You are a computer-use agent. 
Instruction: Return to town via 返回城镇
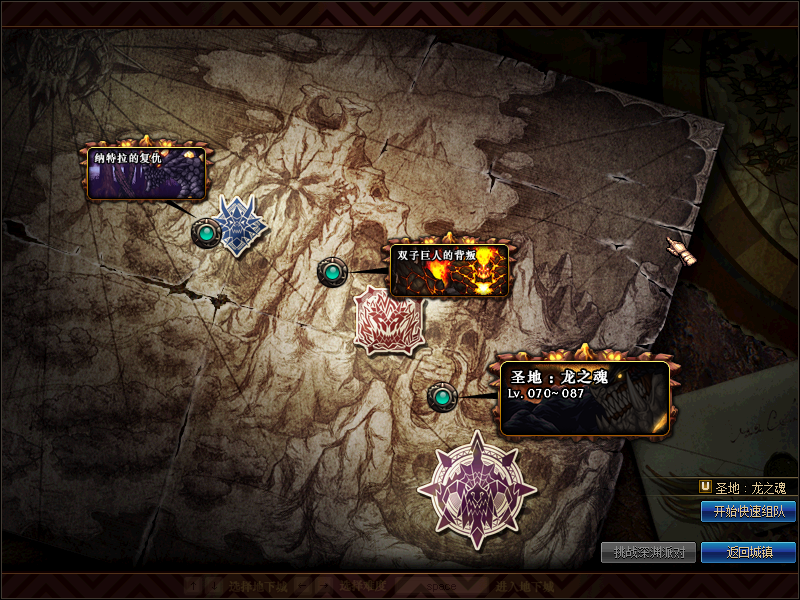(x=748, y=552)
